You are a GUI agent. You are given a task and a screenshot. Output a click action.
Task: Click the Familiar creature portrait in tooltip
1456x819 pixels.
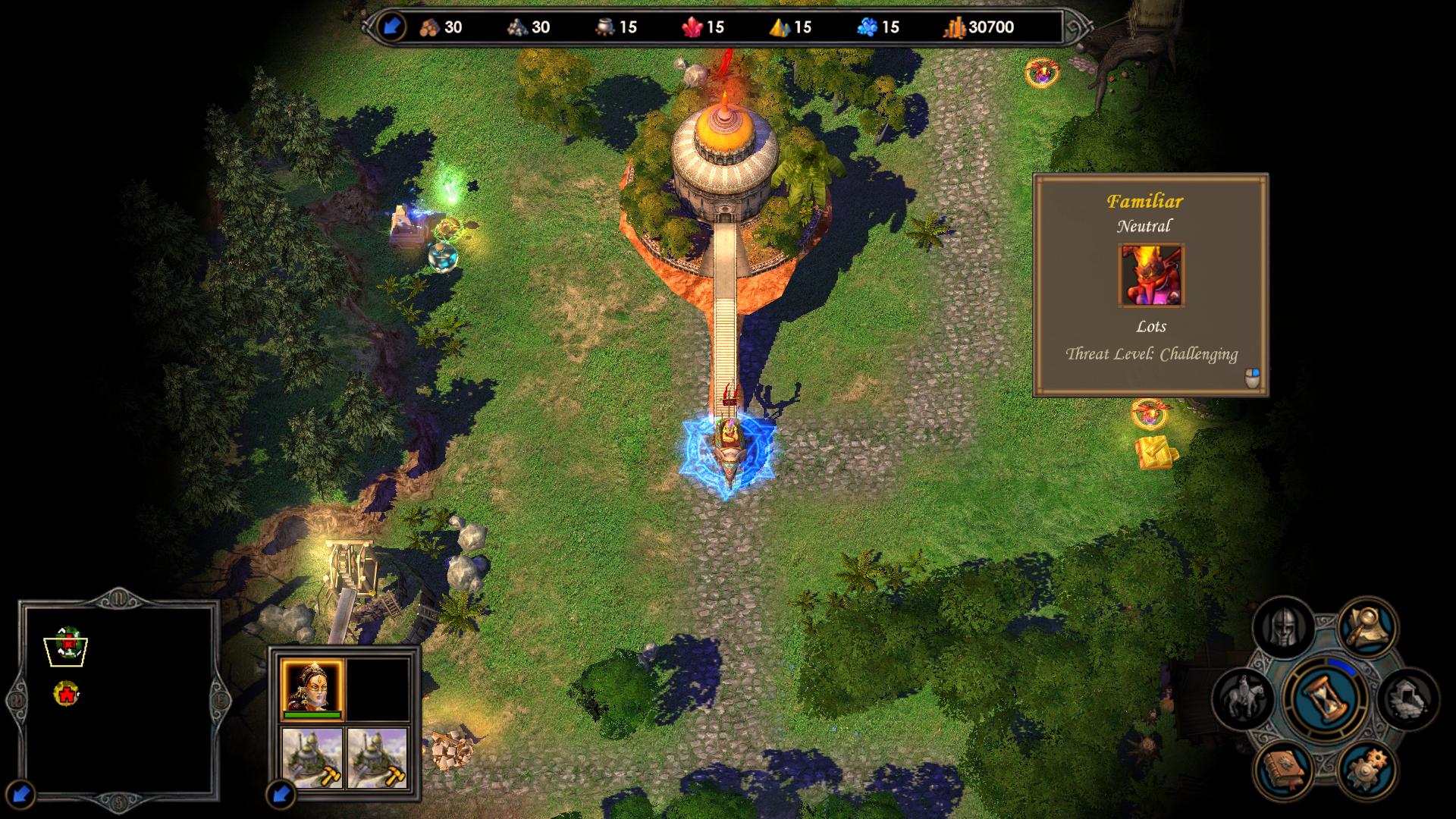pos(1150,275)
